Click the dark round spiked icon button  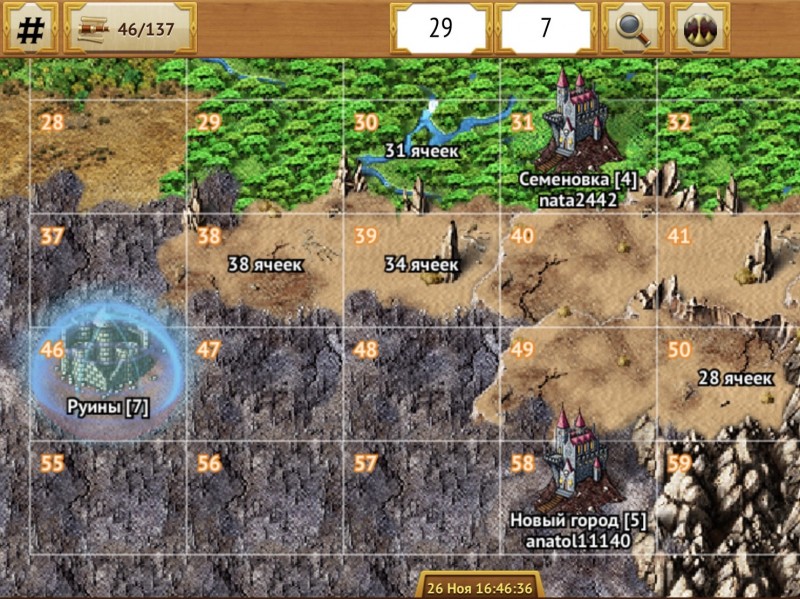699,28
